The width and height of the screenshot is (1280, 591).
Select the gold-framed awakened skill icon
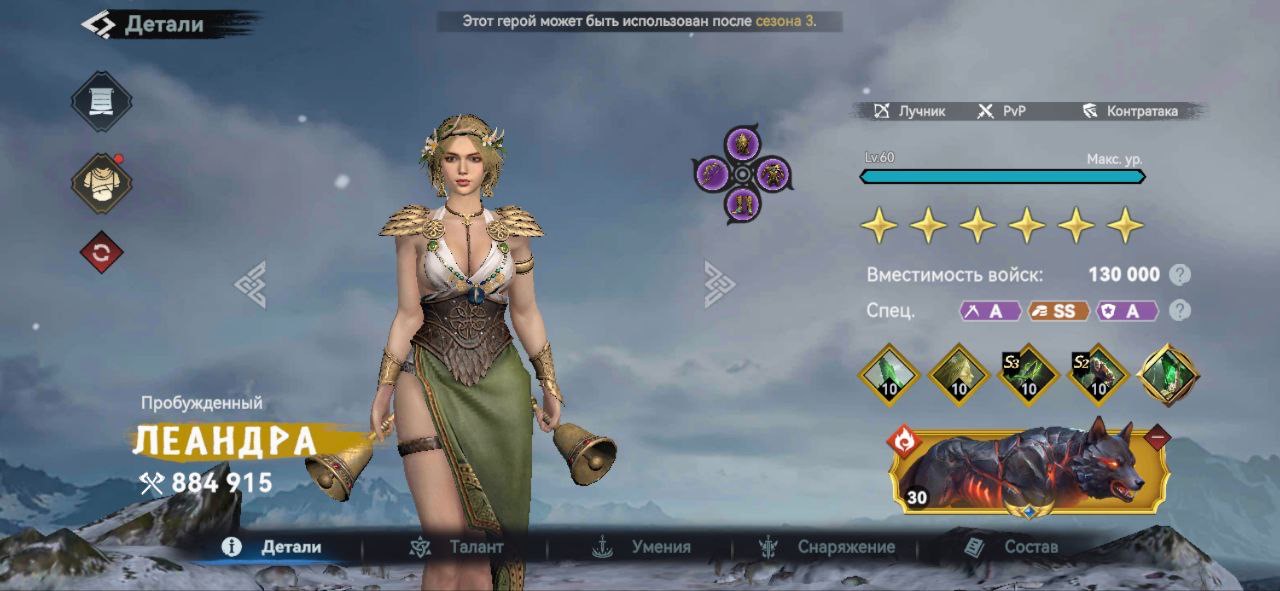pyautogui.click(x=1169, y=375)
